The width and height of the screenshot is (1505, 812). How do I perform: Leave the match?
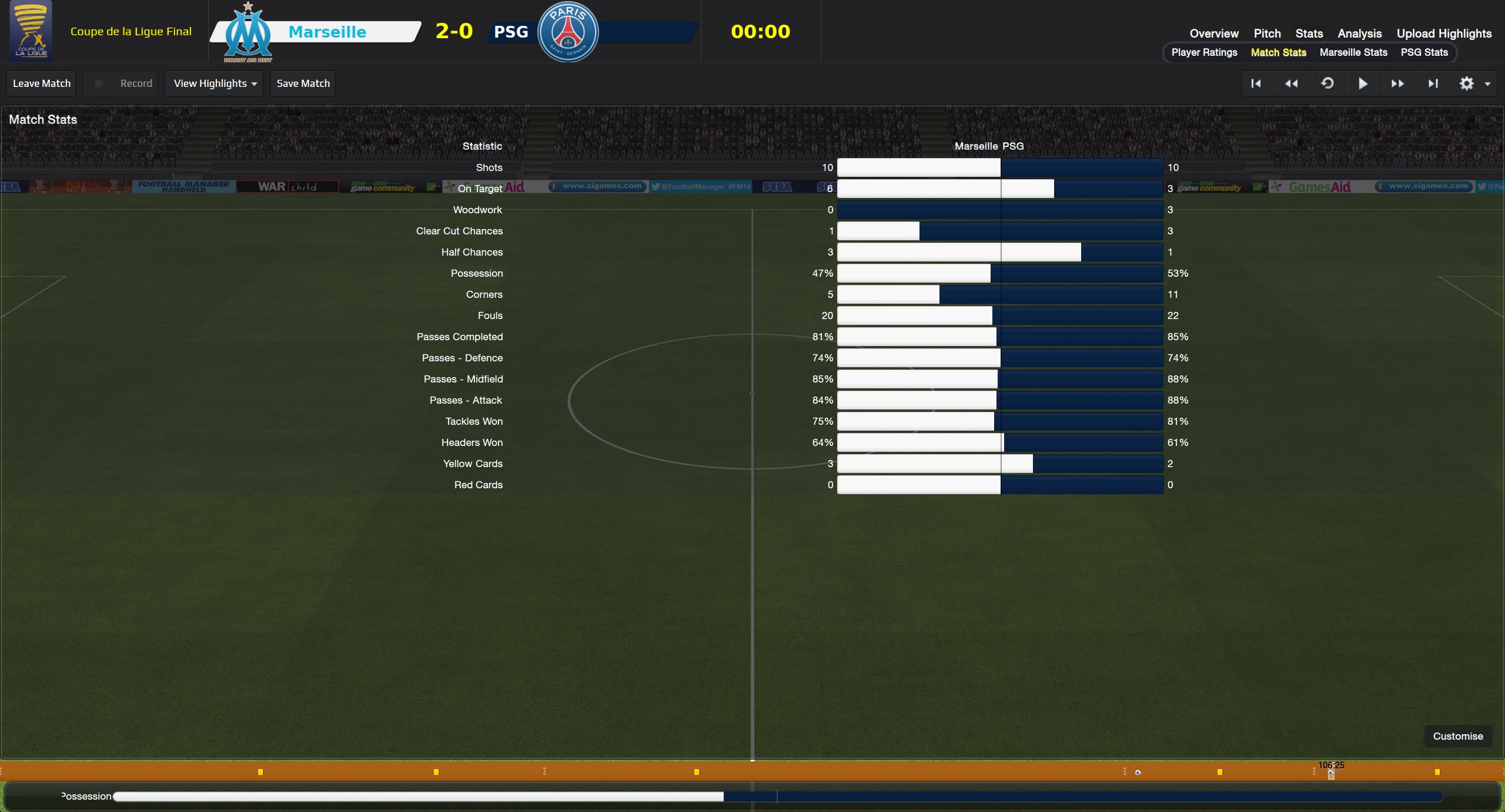(x=42, y=83)
